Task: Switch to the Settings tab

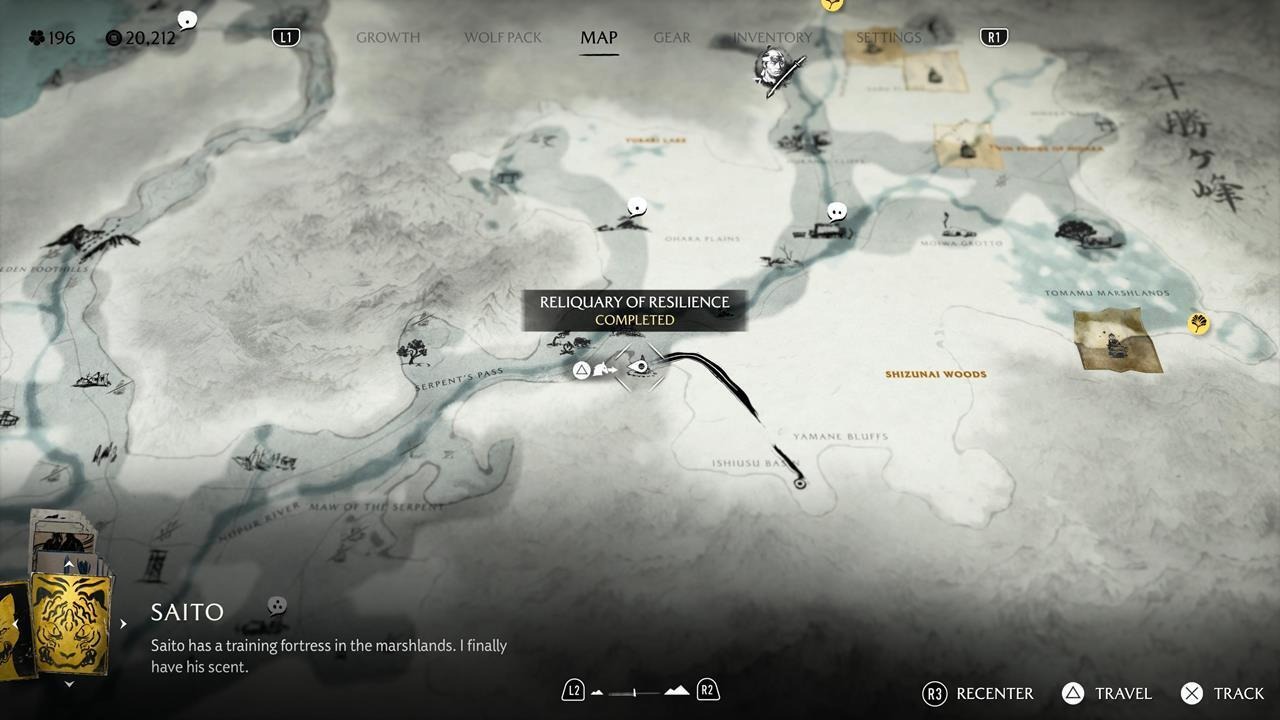Action: click(888, 38)
